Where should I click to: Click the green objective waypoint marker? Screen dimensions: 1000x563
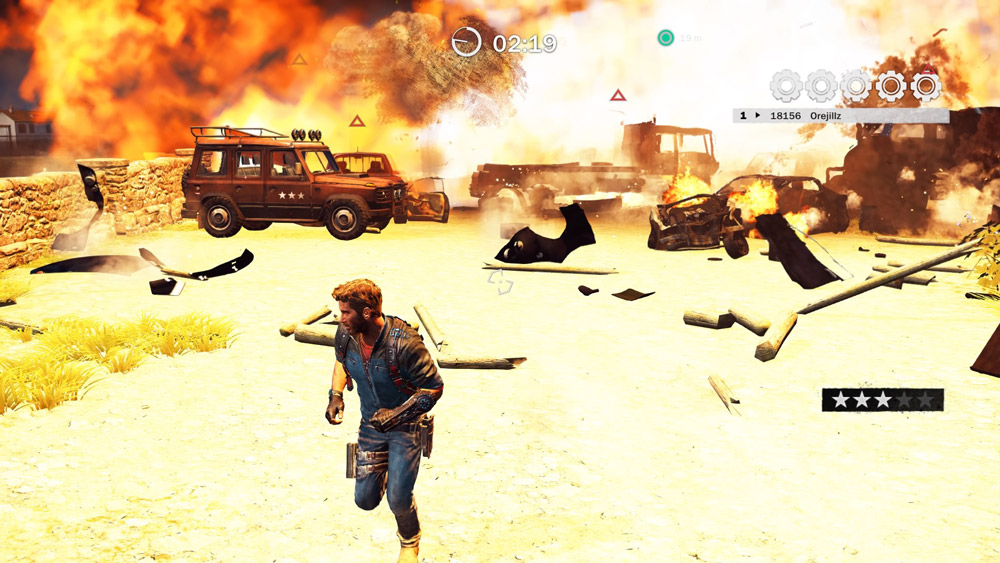click(665, 38)
